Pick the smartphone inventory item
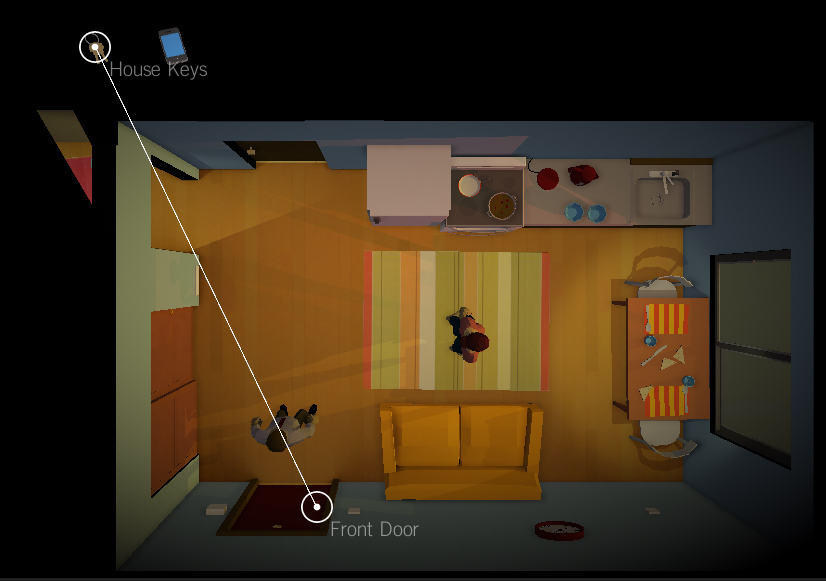Viewport: 826px width, 581px height. coord(173,45)
